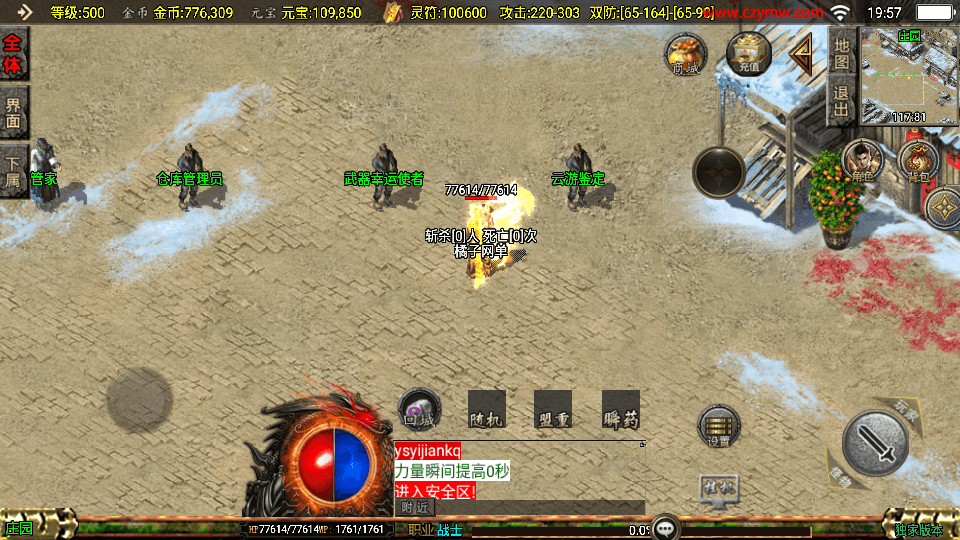Open the 设置 settings icon
960x540 pixels.
pyautogui.click(x=719, y=426)
